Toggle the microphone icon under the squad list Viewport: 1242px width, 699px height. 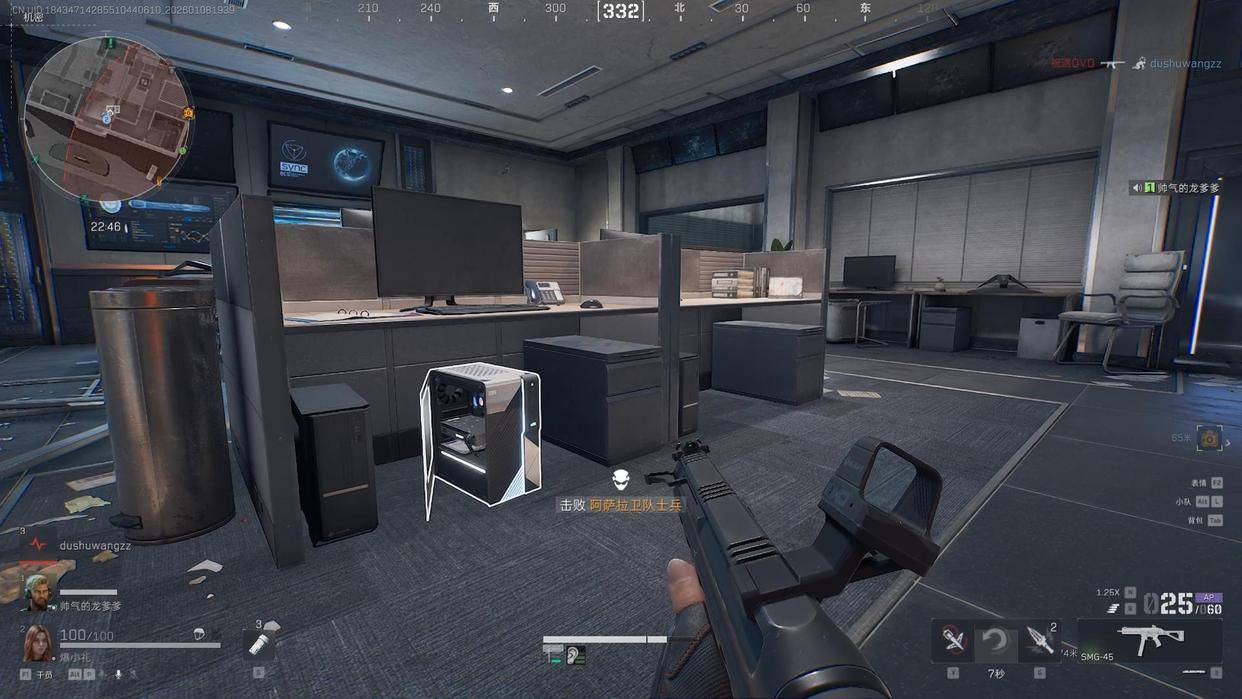click(118, 675)
